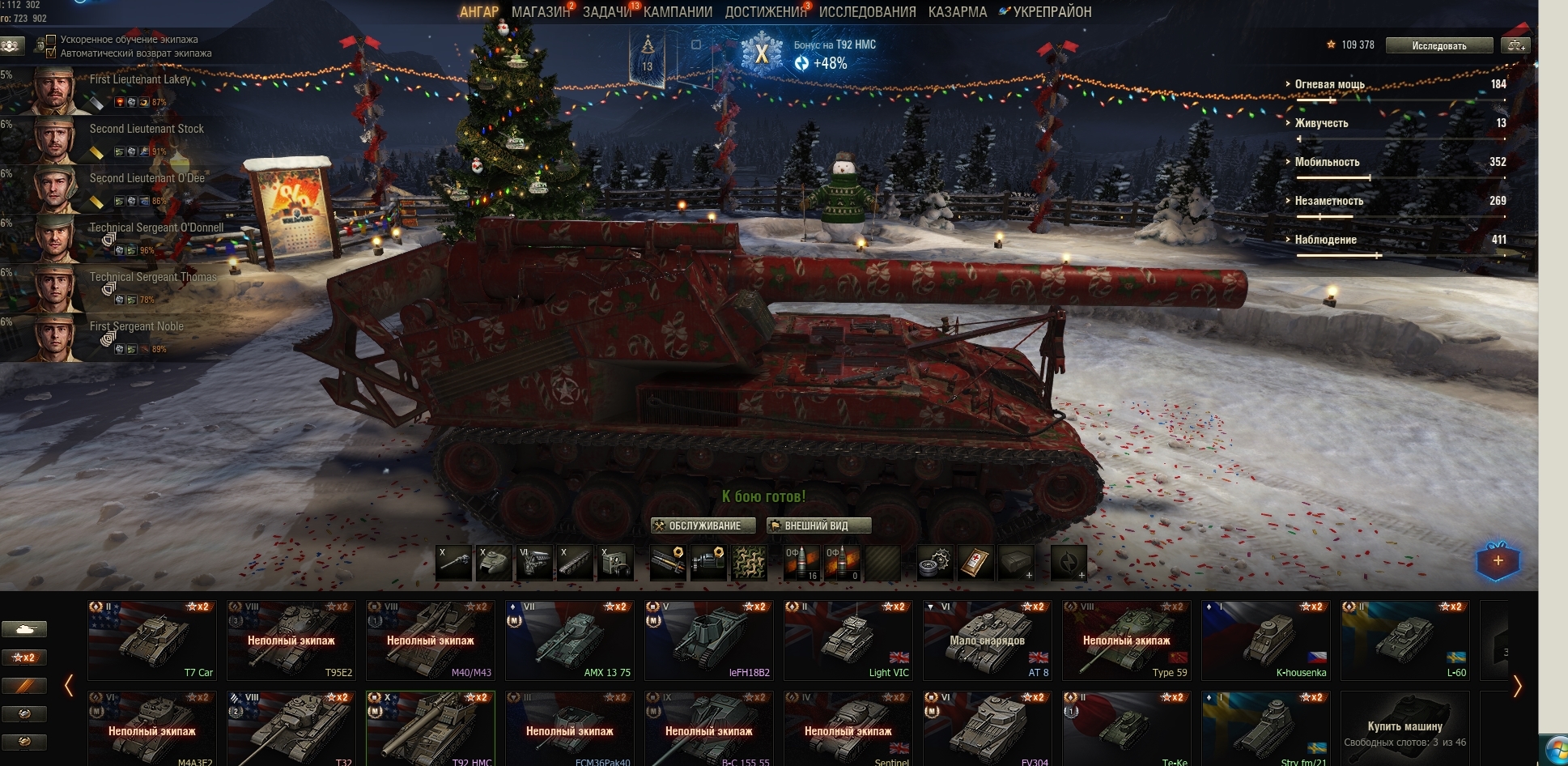The image size is (1568, 766).
Task: Open the ВНЕШНИЙ ВИД customization
Action: (x=818, y=526)
